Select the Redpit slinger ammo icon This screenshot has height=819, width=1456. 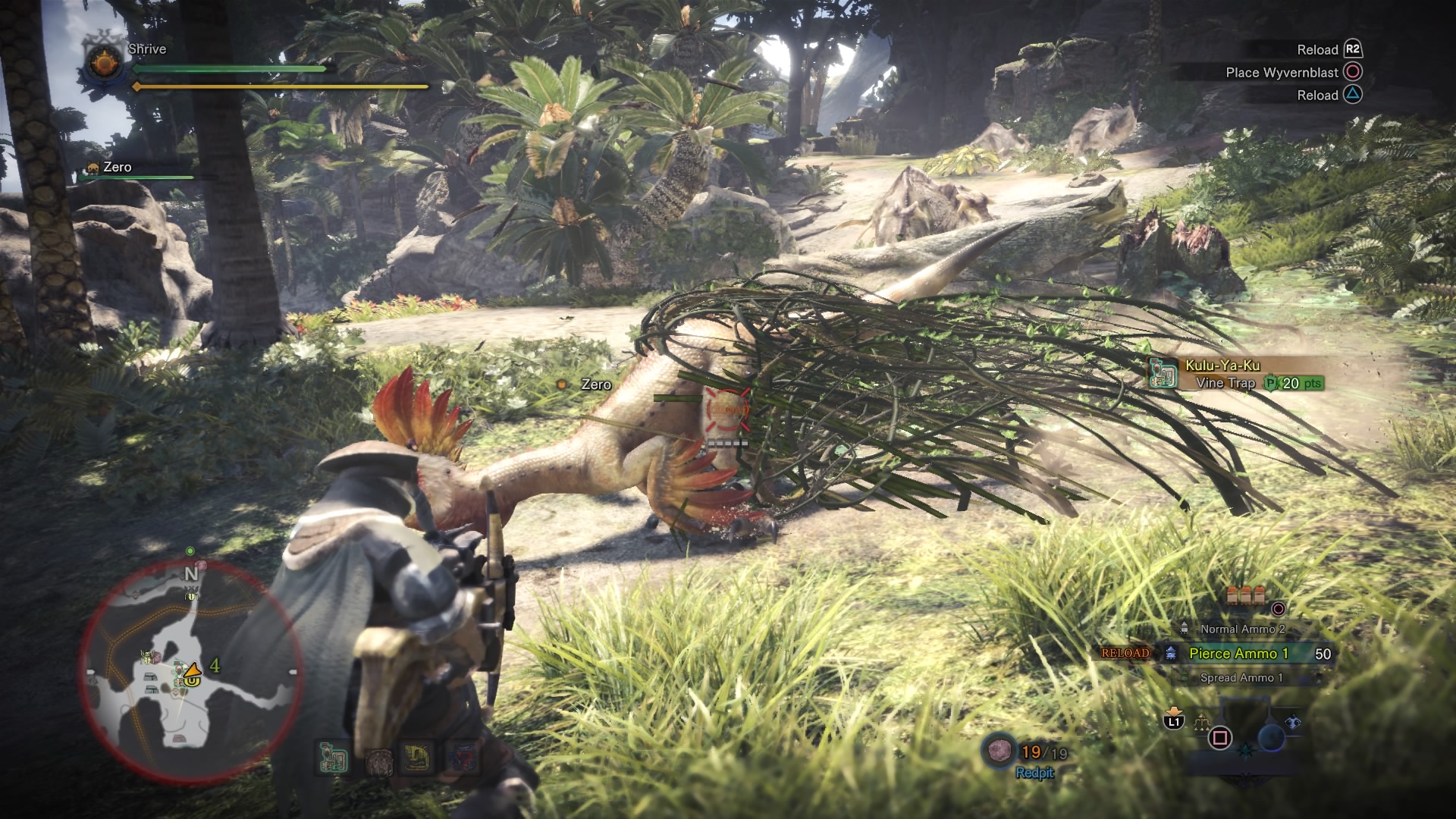[999, 750]
